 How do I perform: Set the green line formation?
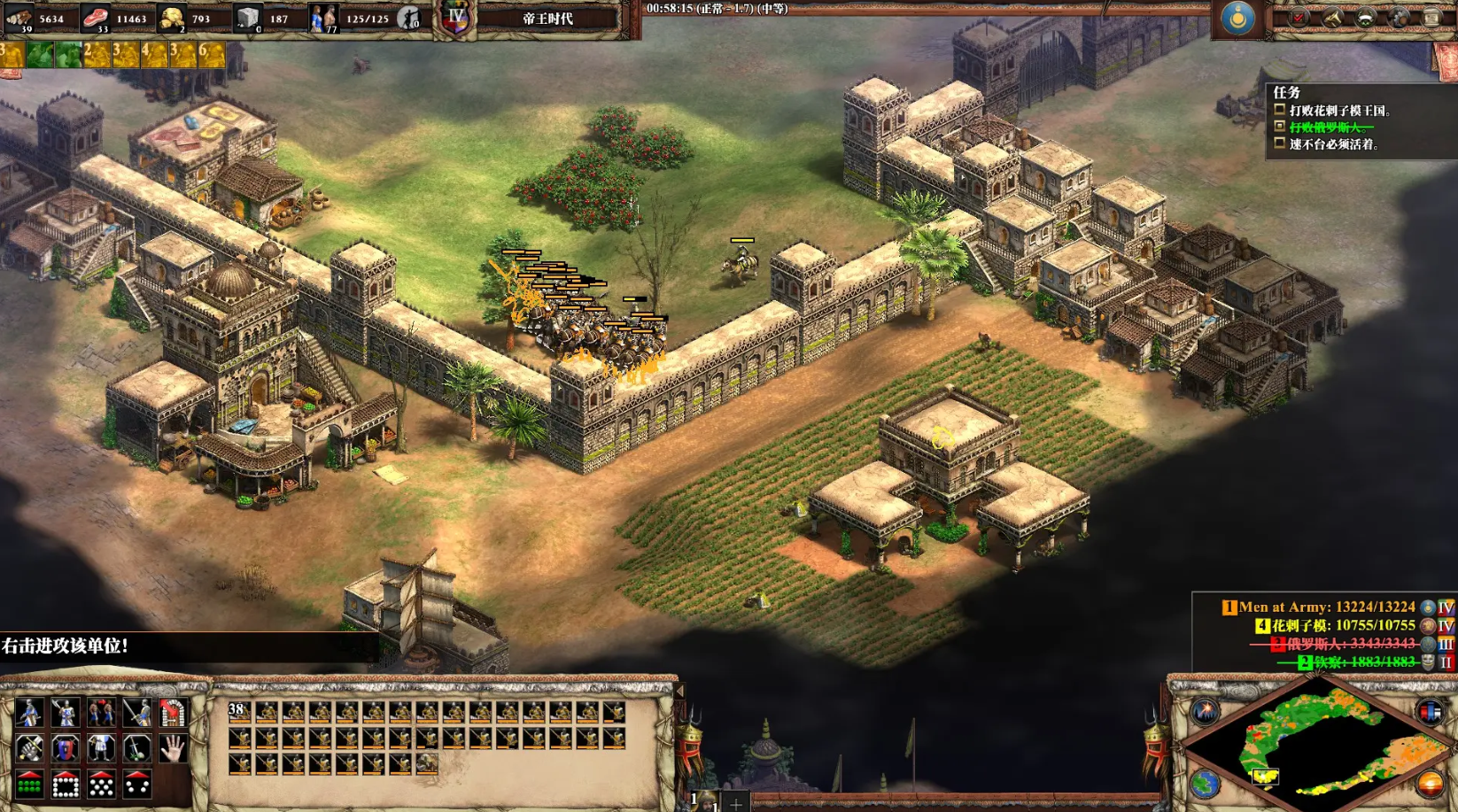coord(29,785)
